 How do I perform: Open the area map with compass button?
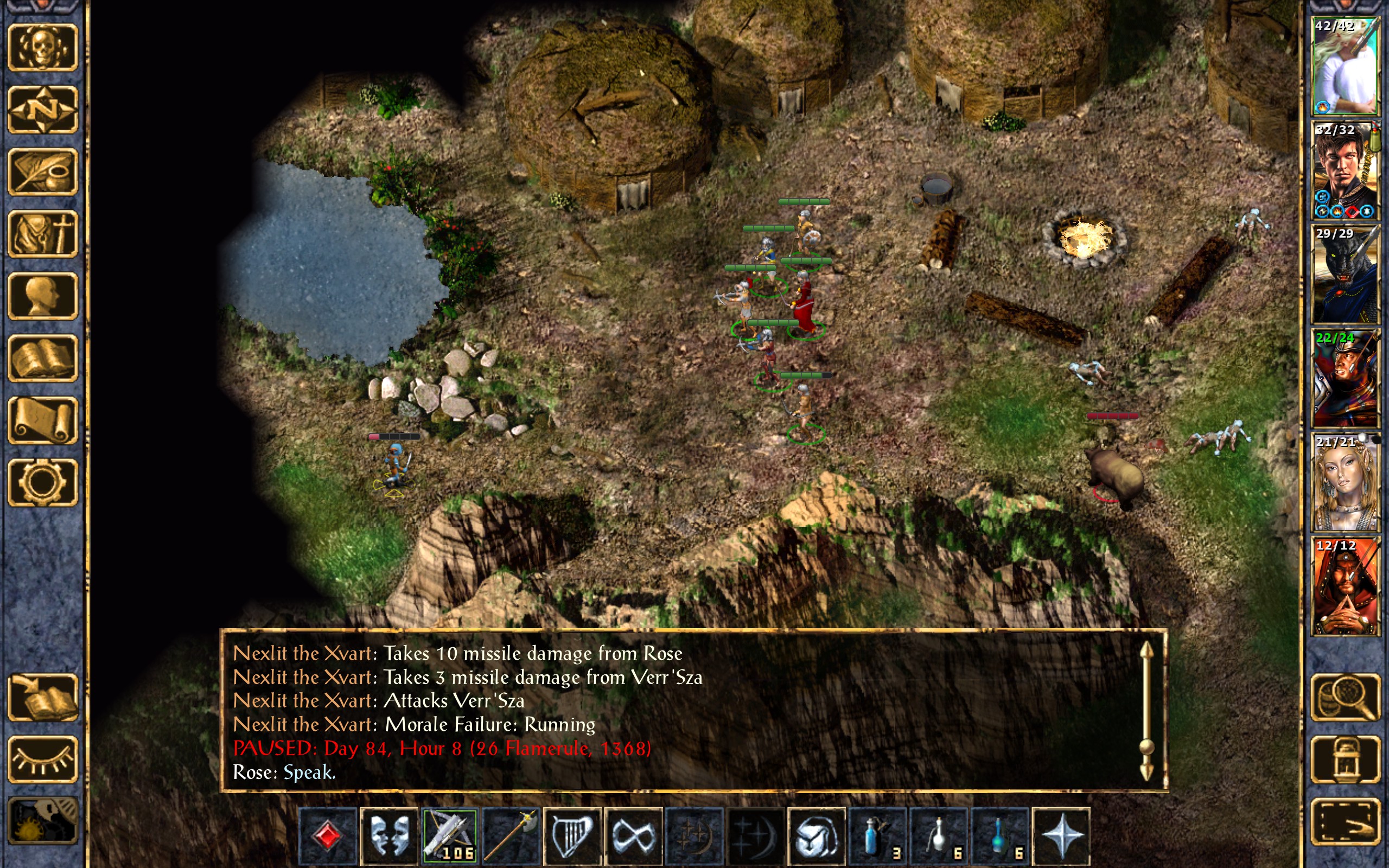(42, 110)
